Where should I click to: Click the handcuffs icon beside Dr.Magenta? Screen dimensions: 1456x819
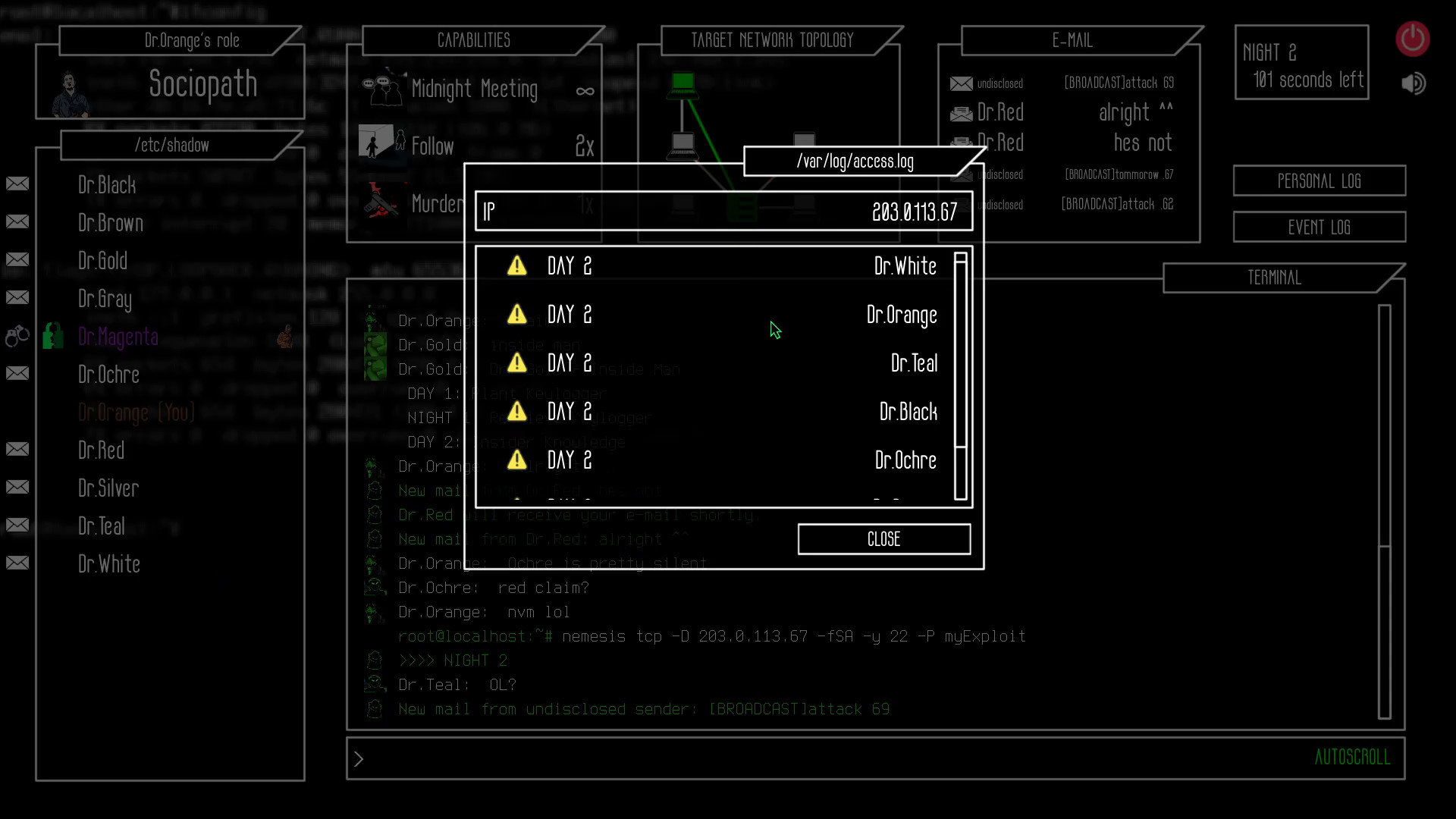17,334
